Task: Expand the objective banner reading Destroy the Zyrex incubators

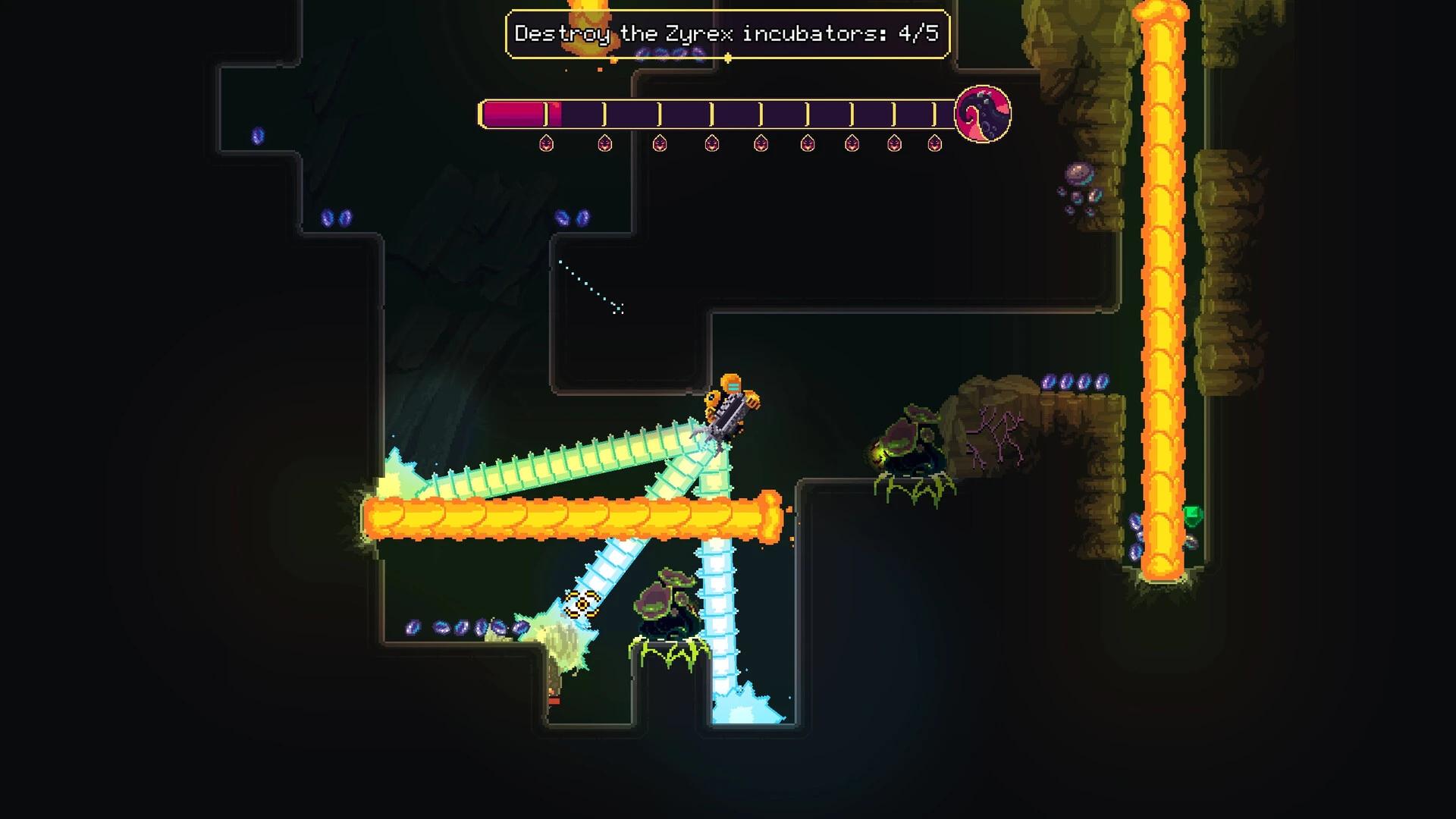Action: point(726,33)
